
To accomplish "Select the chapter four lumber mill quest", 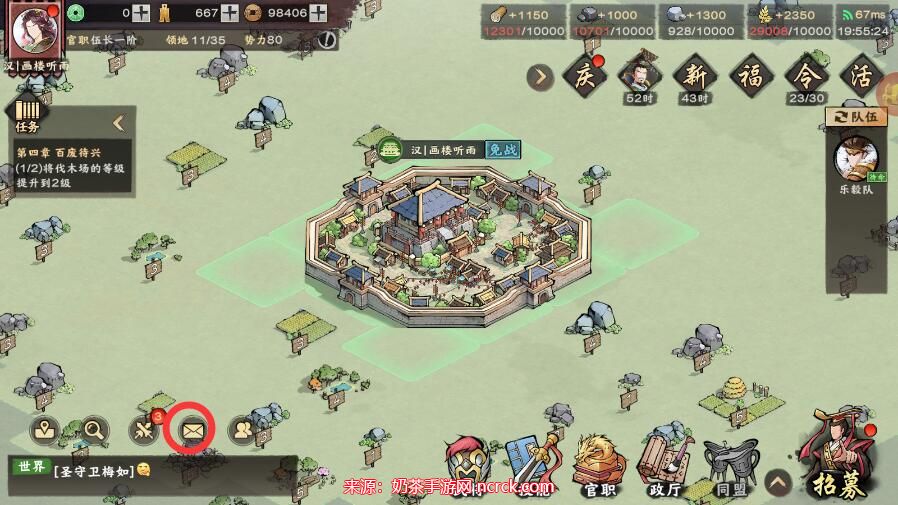I will [x=70, y=168].
